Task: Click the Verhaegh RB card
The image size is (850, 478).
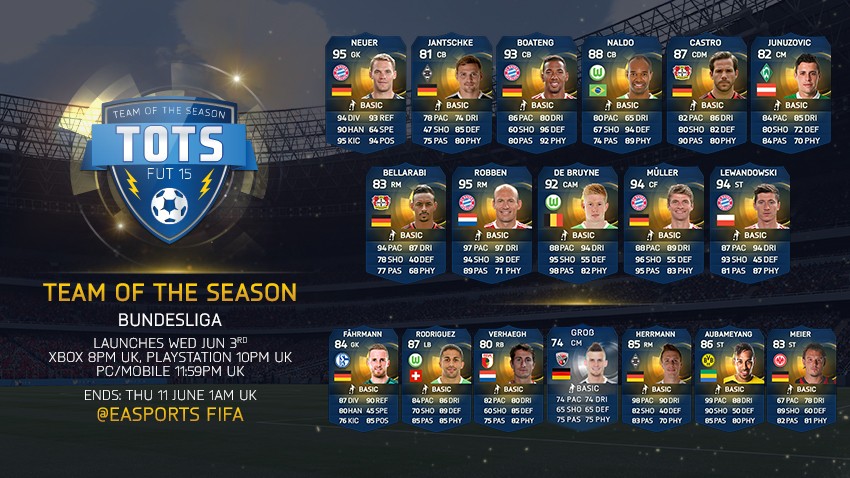Action: 508,375
